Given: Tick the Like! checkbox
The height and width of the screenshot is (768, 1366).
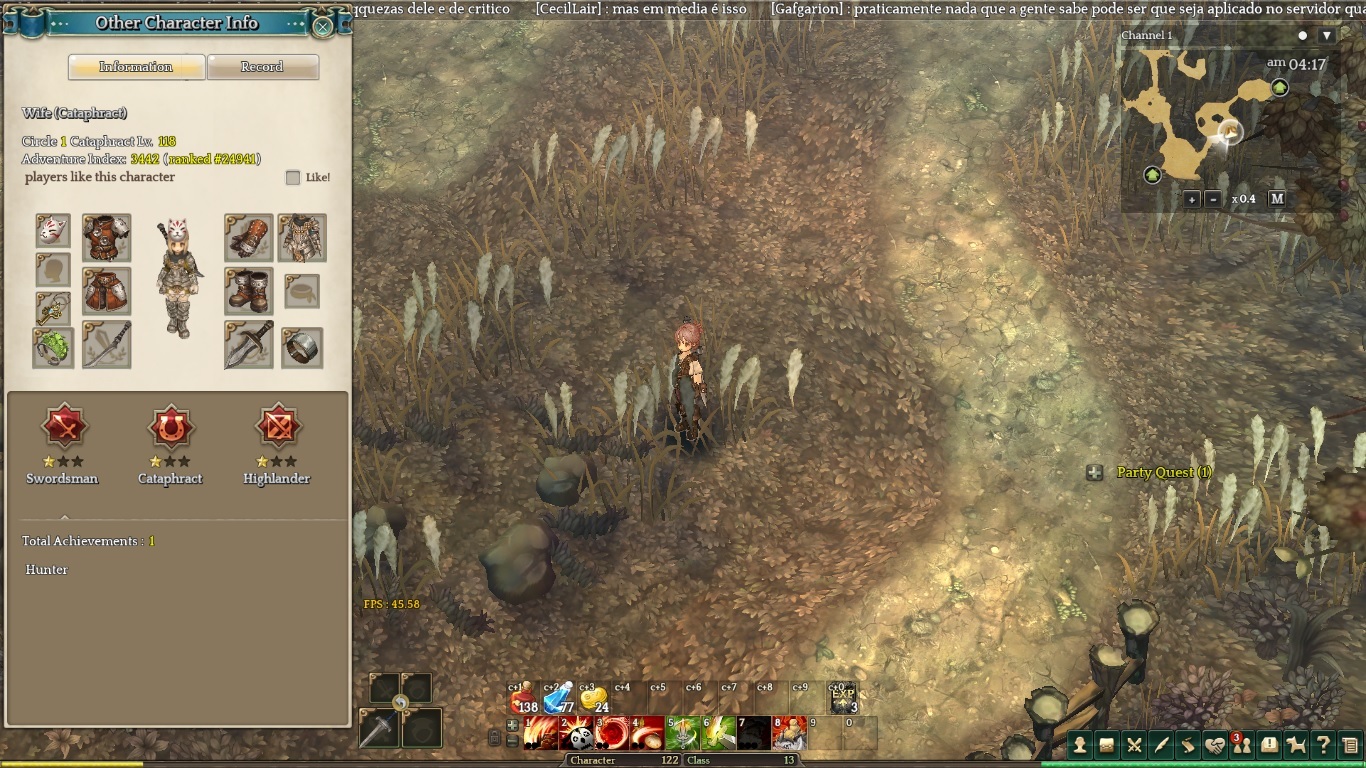Looking at the screenshot, I should click(293, 178).
